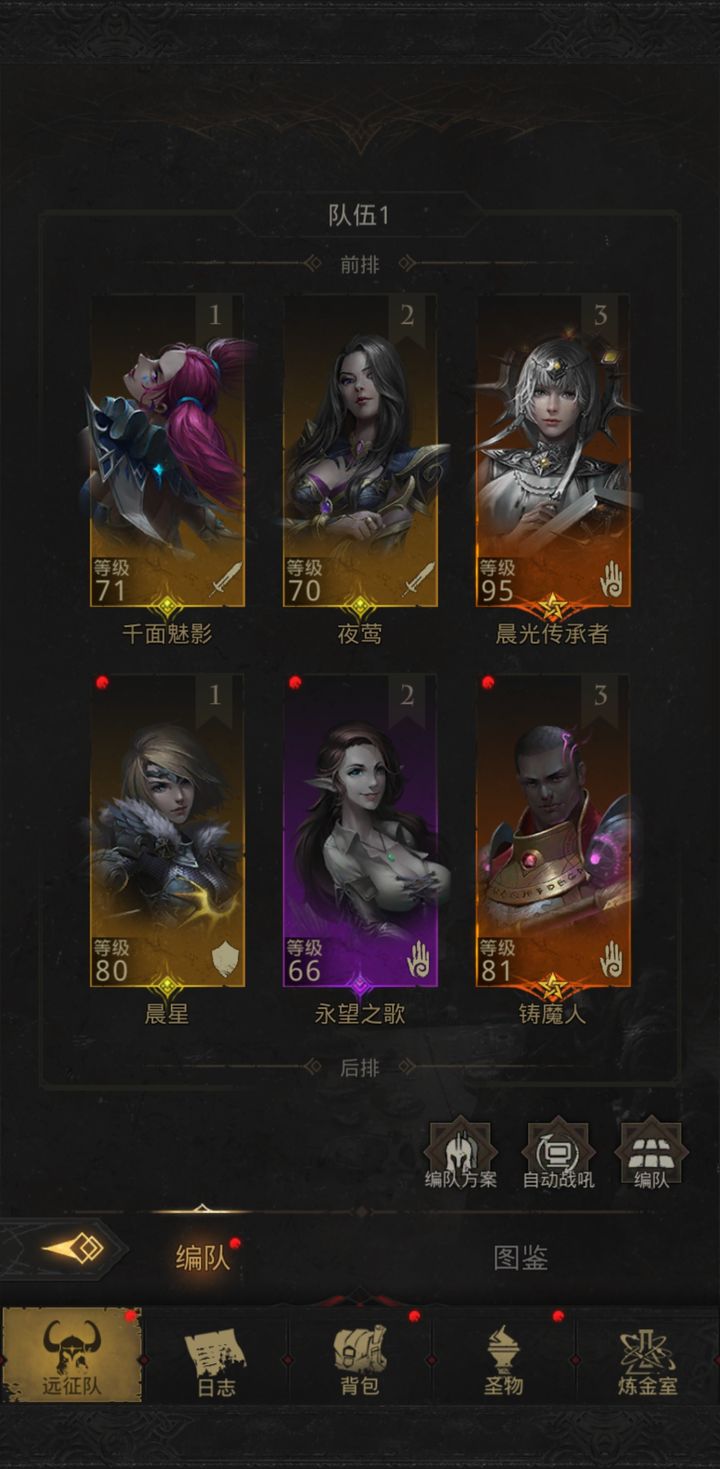
Task: Open the 编队方案 formation plans
Action: (x=461, y=1155)
